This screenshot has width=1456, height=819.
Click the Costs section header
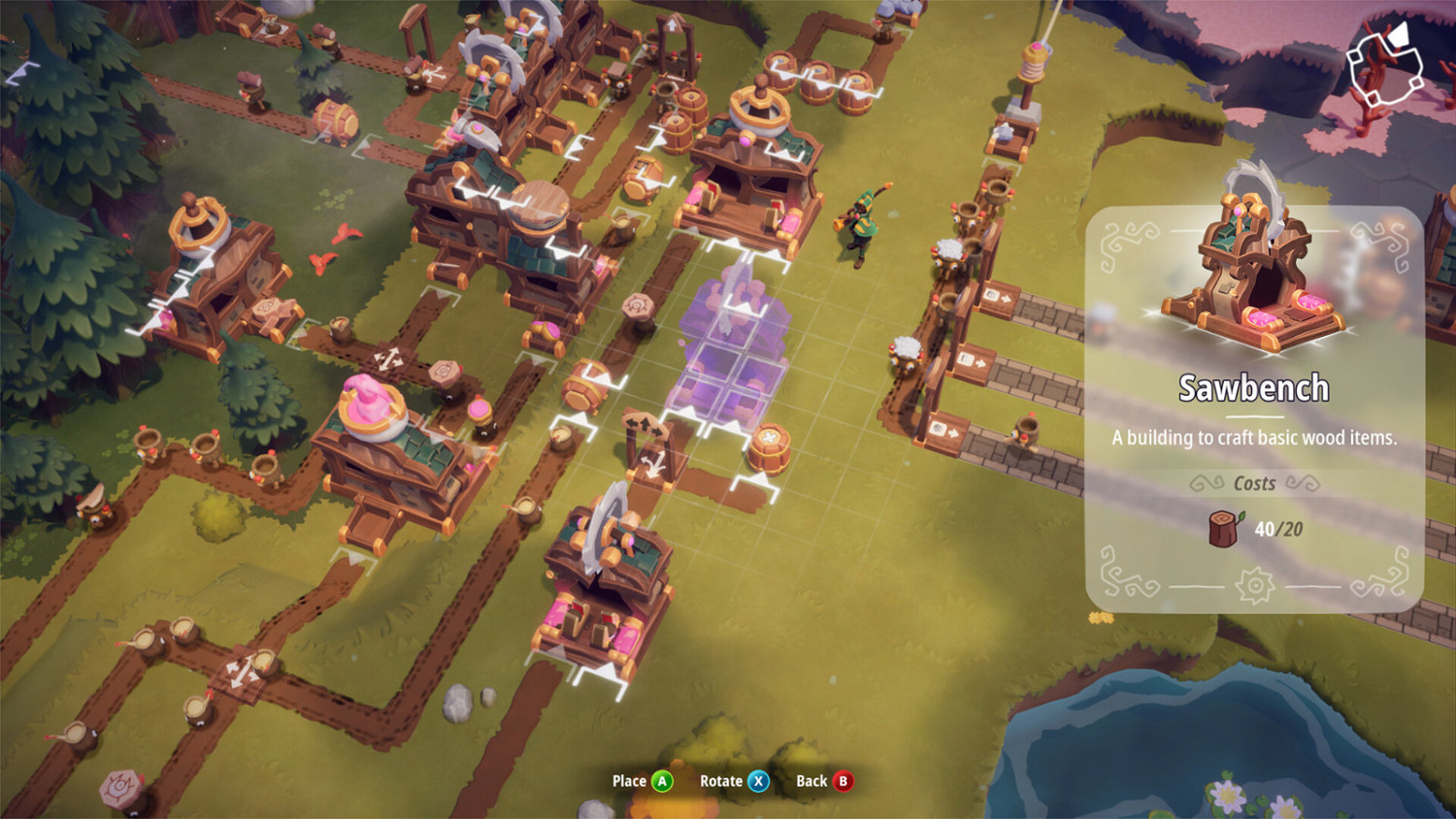pyautogui.click(x=1254, y=483)
